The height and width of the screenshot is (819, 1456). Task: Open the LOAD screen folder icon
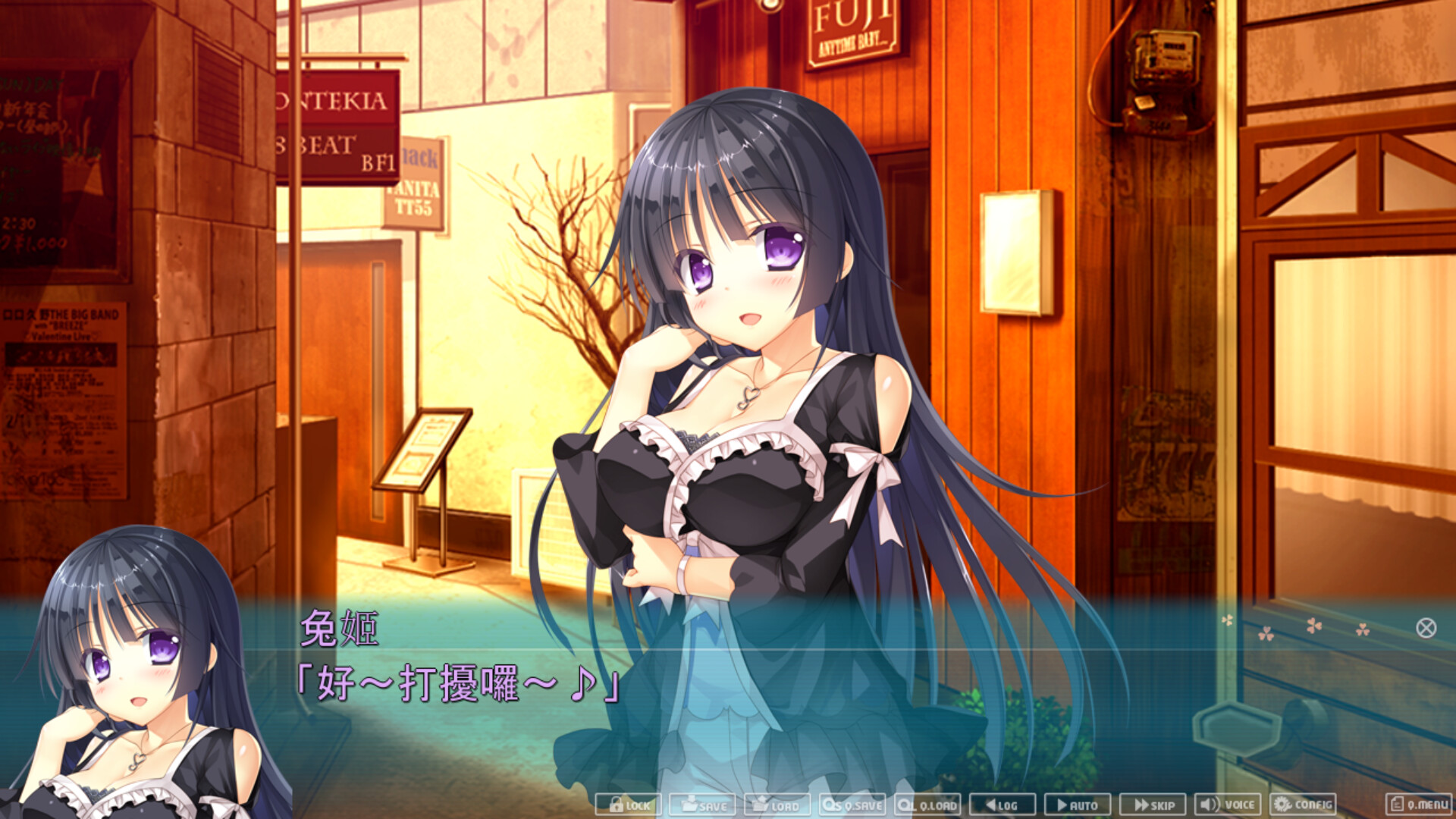777,805
